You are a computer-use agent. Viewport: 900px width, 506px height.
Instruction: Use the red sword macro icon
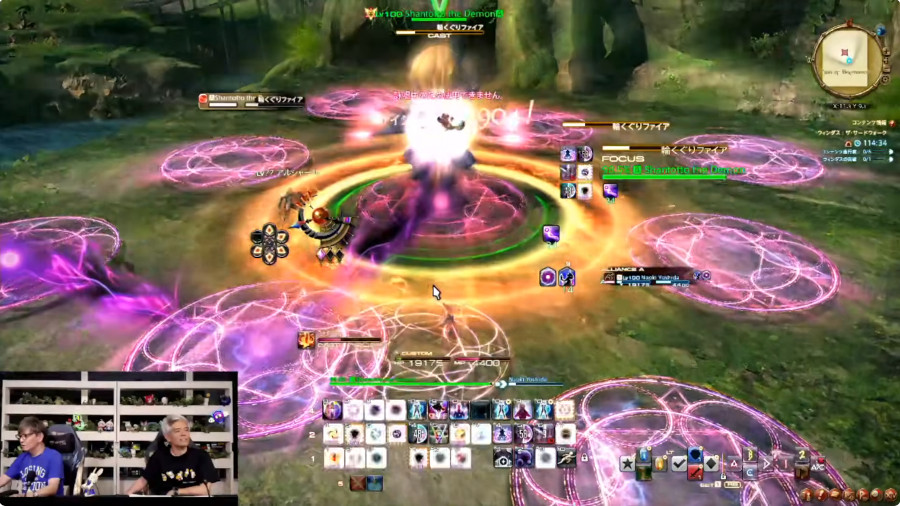coord(694,472)
